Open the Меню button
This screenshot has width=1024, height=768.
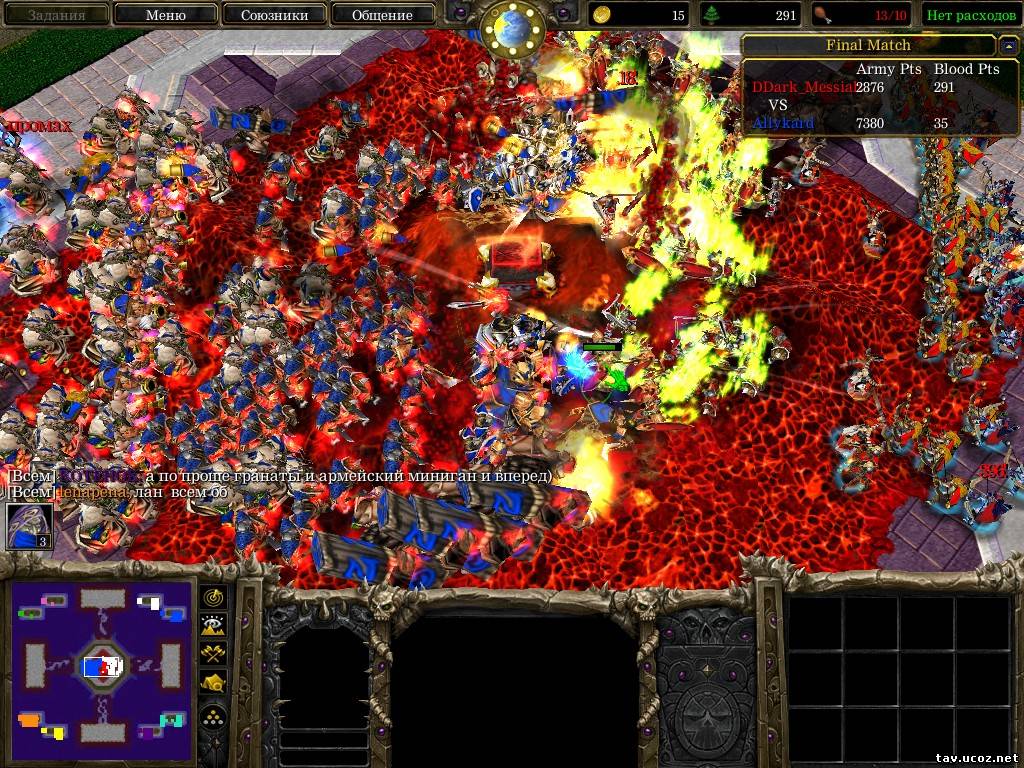click(165, 15)
